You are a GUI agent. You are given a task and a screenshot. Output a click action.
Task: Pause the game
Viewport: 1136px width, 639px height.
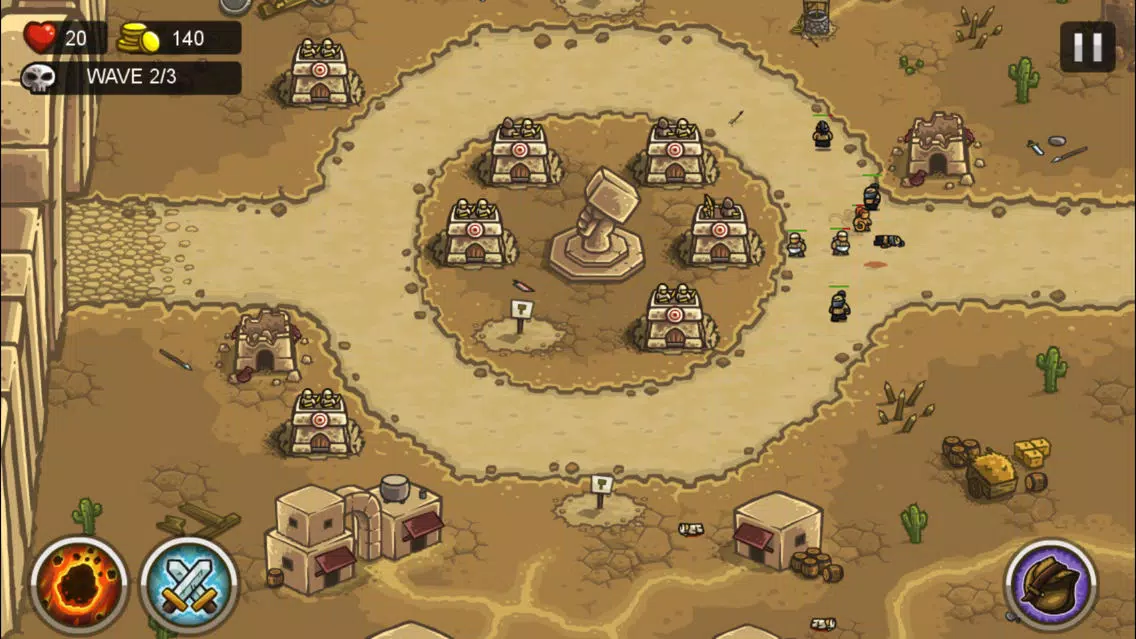pos(1087,47)
